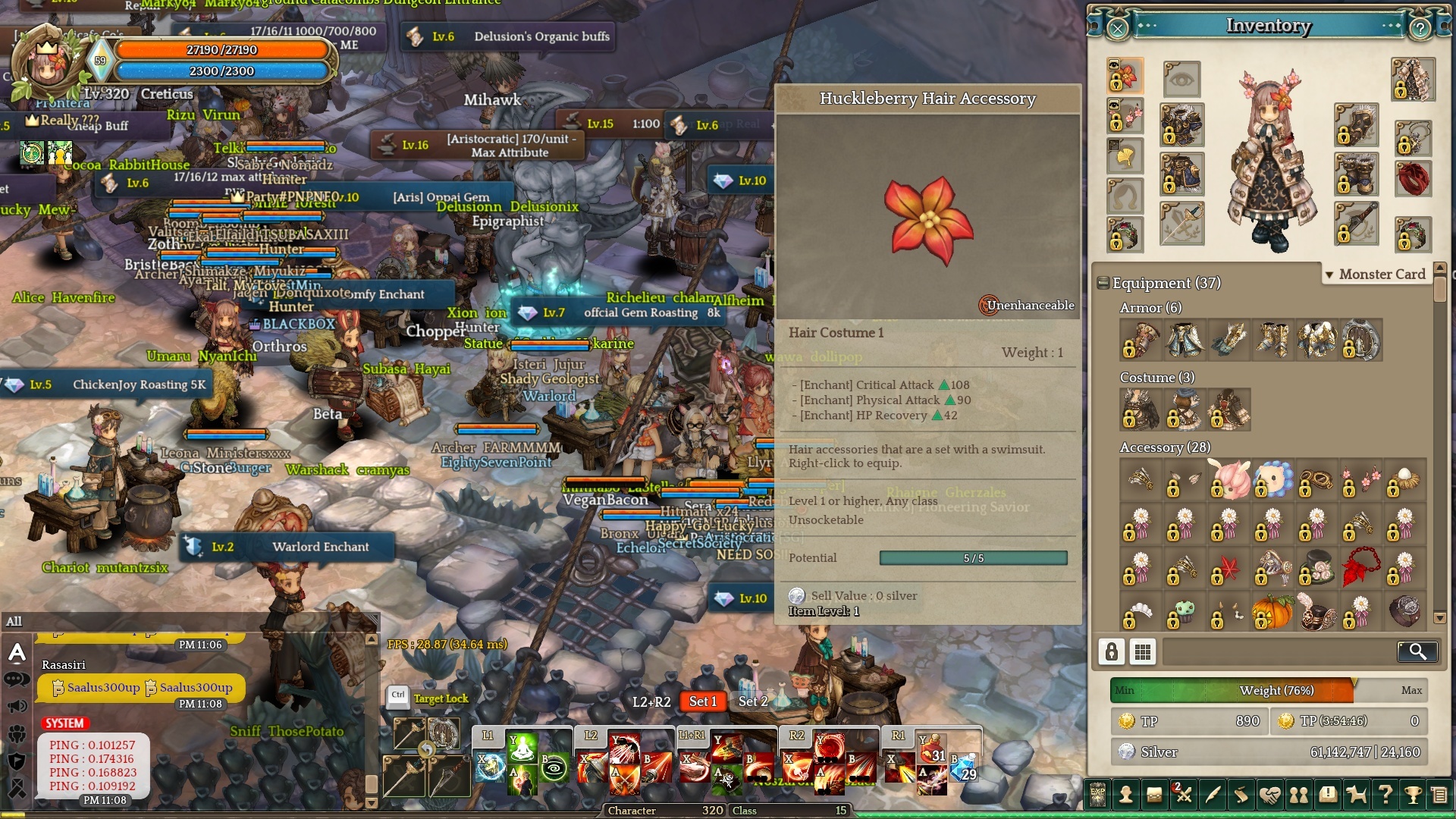
Task: Show the shout megaphone chat channel
Action: coord(17,706)
